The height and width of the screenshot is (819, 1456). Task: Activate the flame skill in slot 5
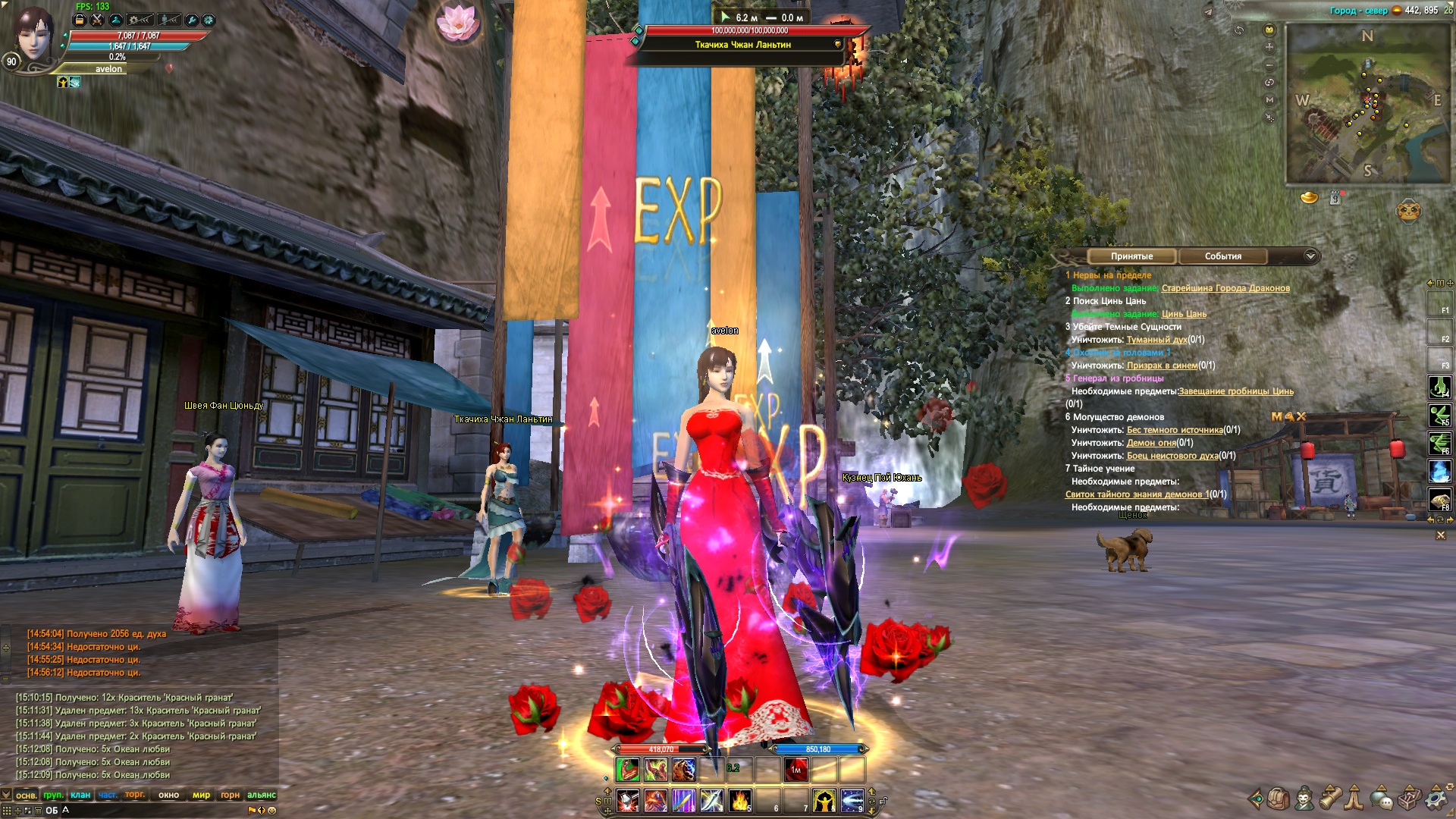[739, 800]
